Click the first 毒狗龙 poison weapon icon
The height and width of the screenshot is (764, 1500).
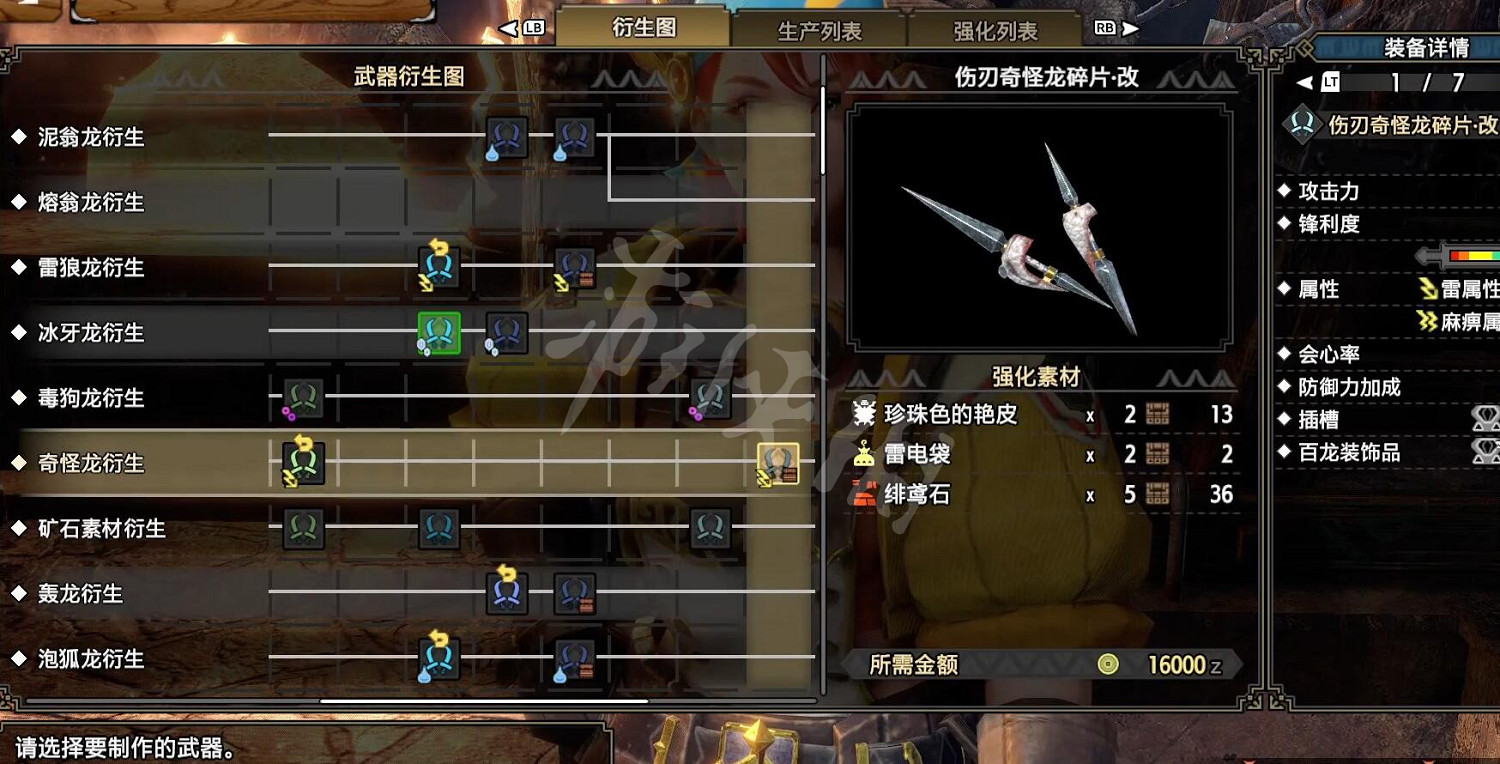pos(302,398)
